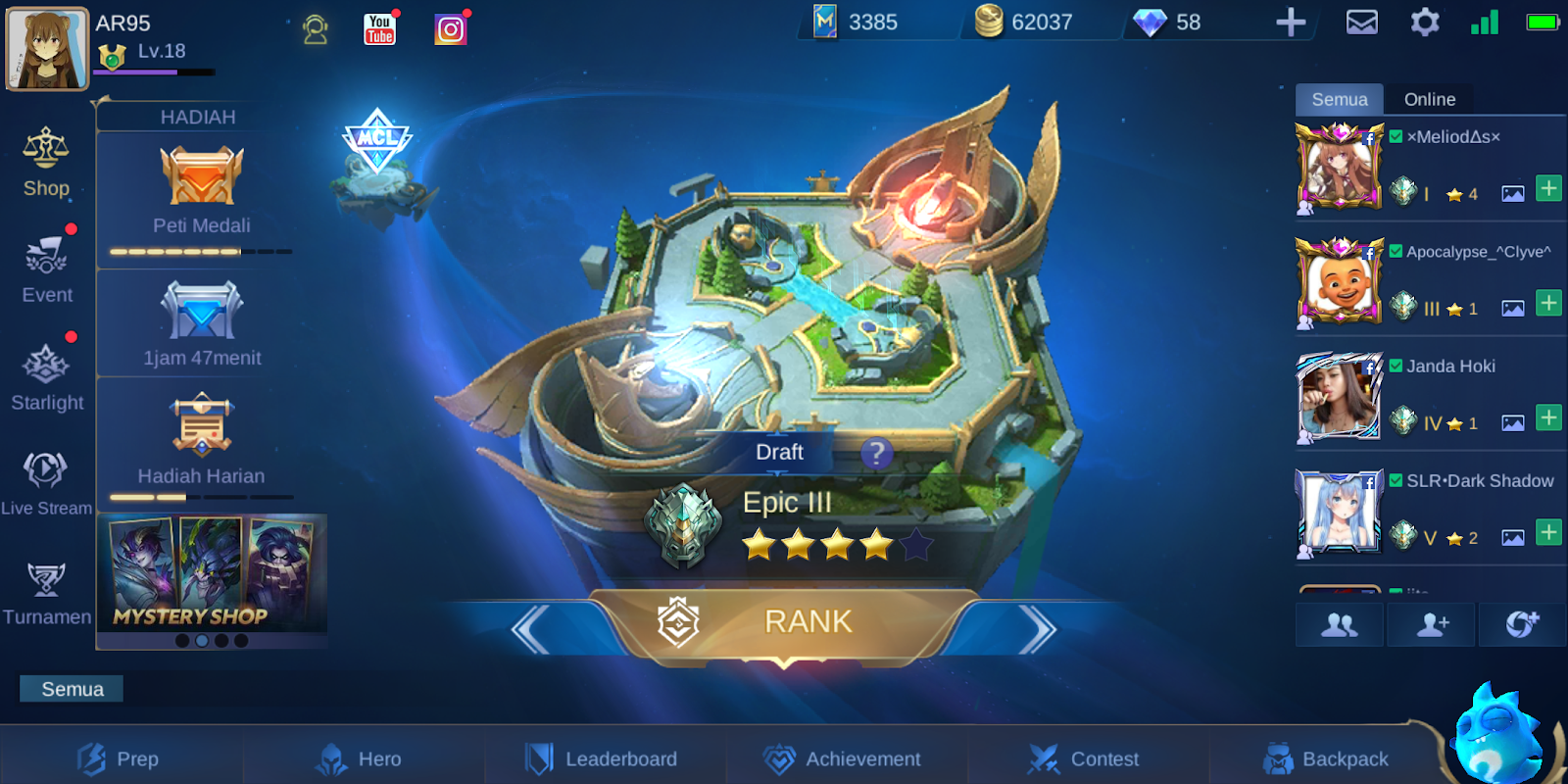Switch to the Semua friends tab
This screenshot has height=784, width=1568.
coord(1340,99)
